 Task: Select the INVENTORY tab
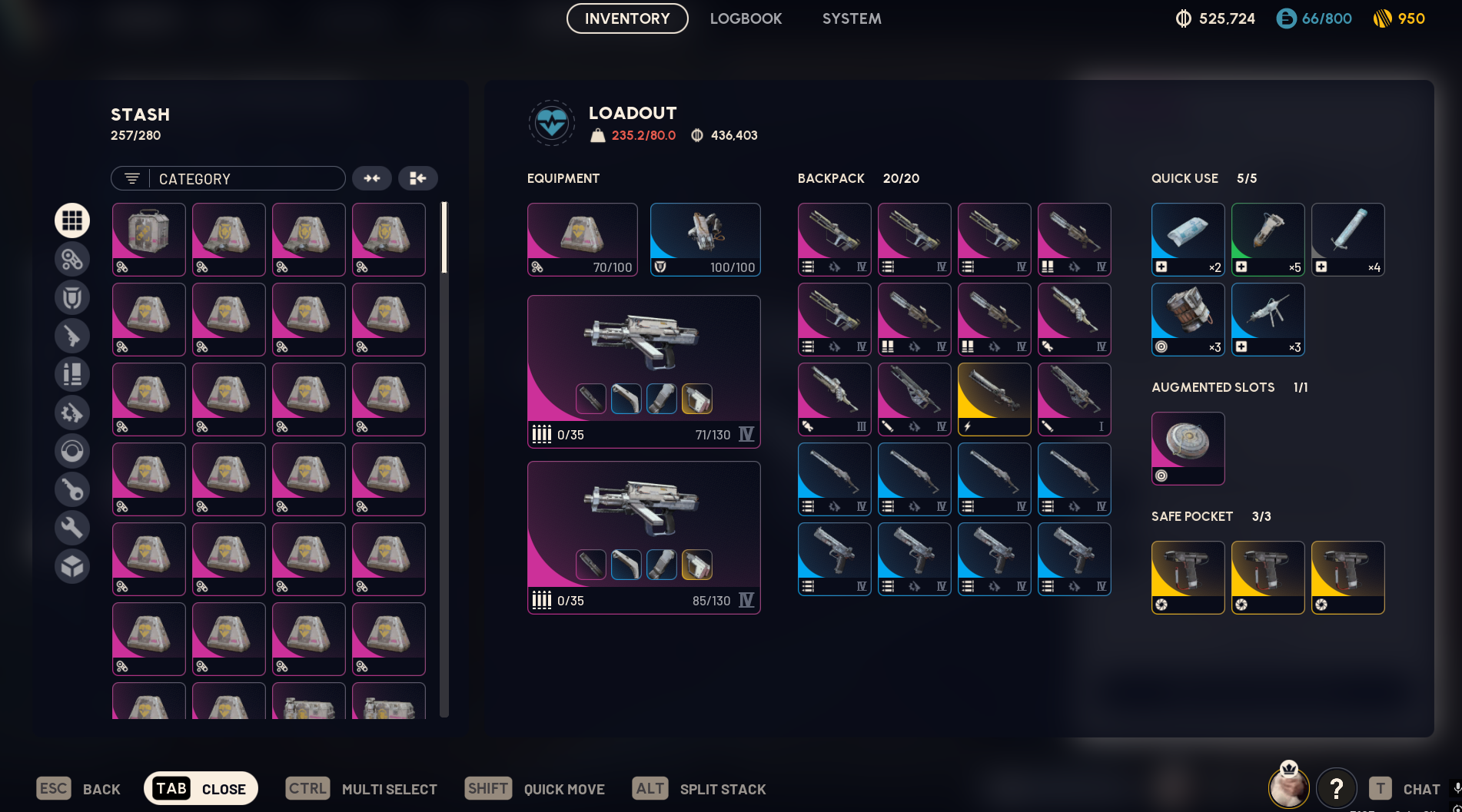click(626, 18)
